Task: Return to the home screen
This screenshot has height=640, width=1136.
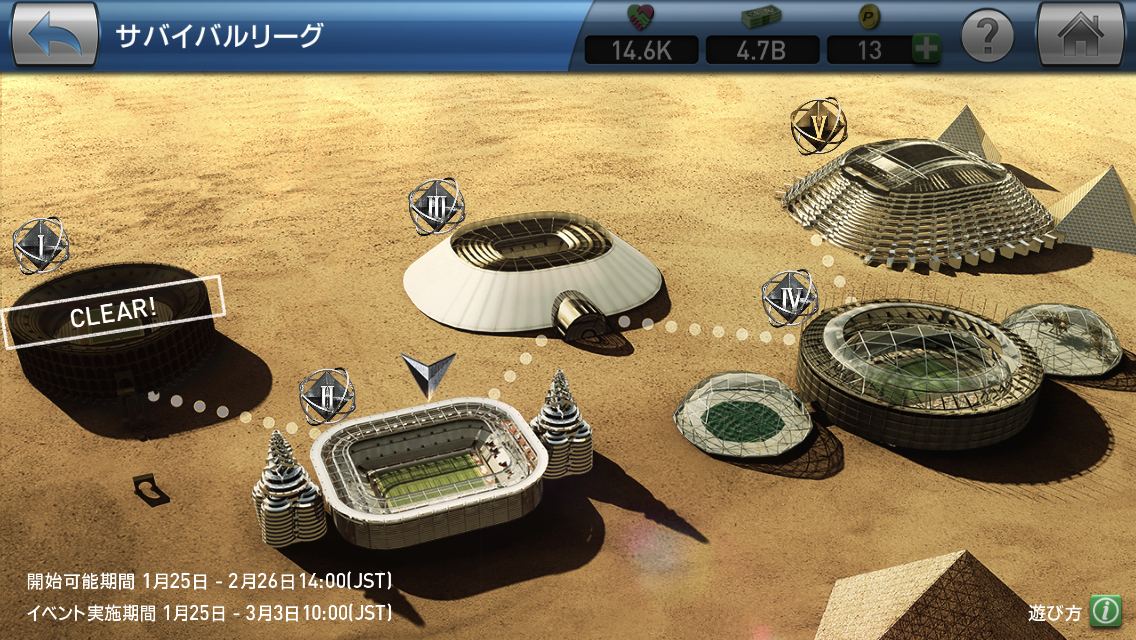Action: (x=1081, y=35)
